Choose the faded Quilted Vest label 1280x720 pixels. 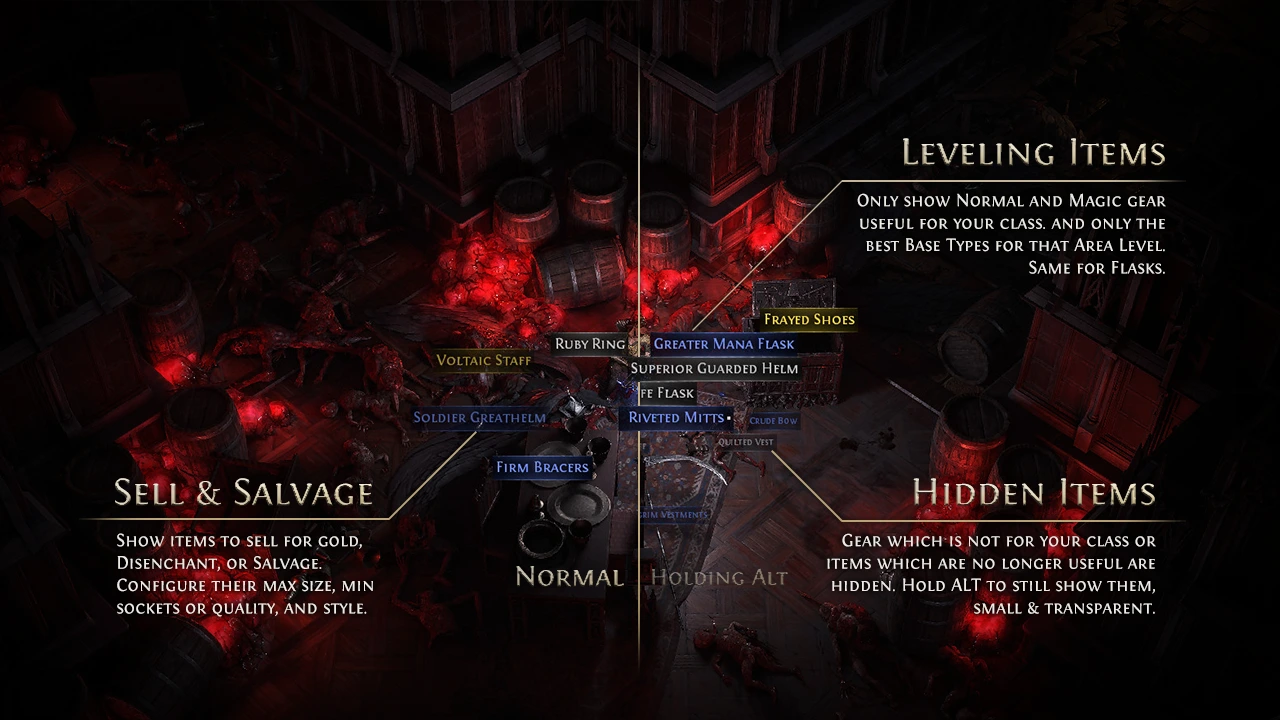pos(746,441)
